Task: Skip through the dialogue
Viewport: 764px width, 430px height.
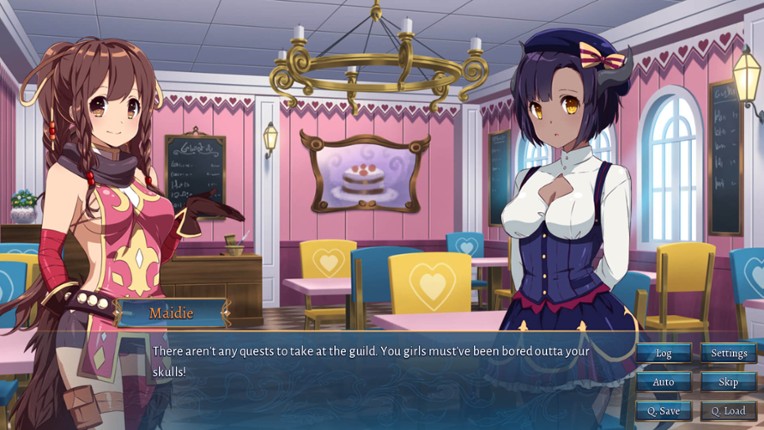Action: pyautogui.click(x=729, y=382)
